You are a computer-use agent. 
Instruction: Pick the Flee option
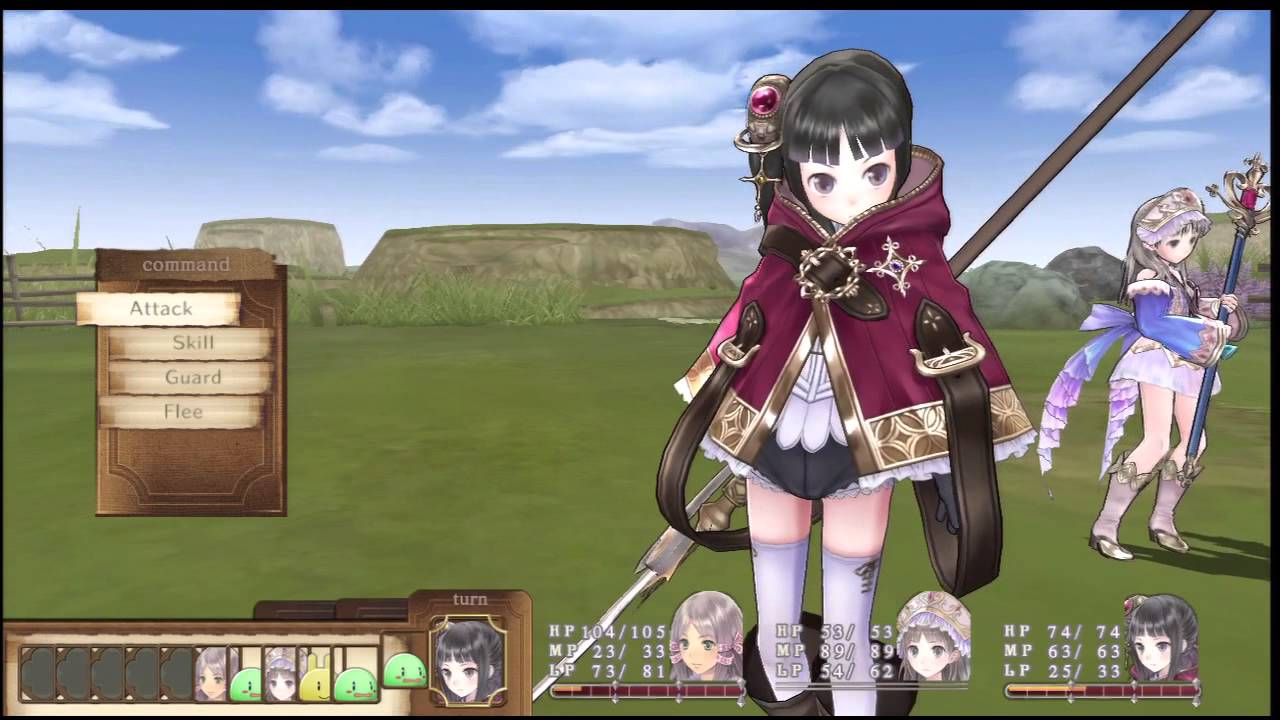183,411
